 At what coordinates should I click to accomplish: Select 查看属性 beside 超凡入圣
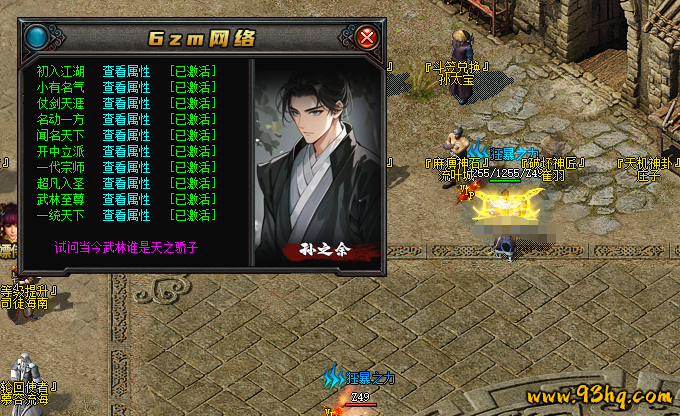click(126, 183)
